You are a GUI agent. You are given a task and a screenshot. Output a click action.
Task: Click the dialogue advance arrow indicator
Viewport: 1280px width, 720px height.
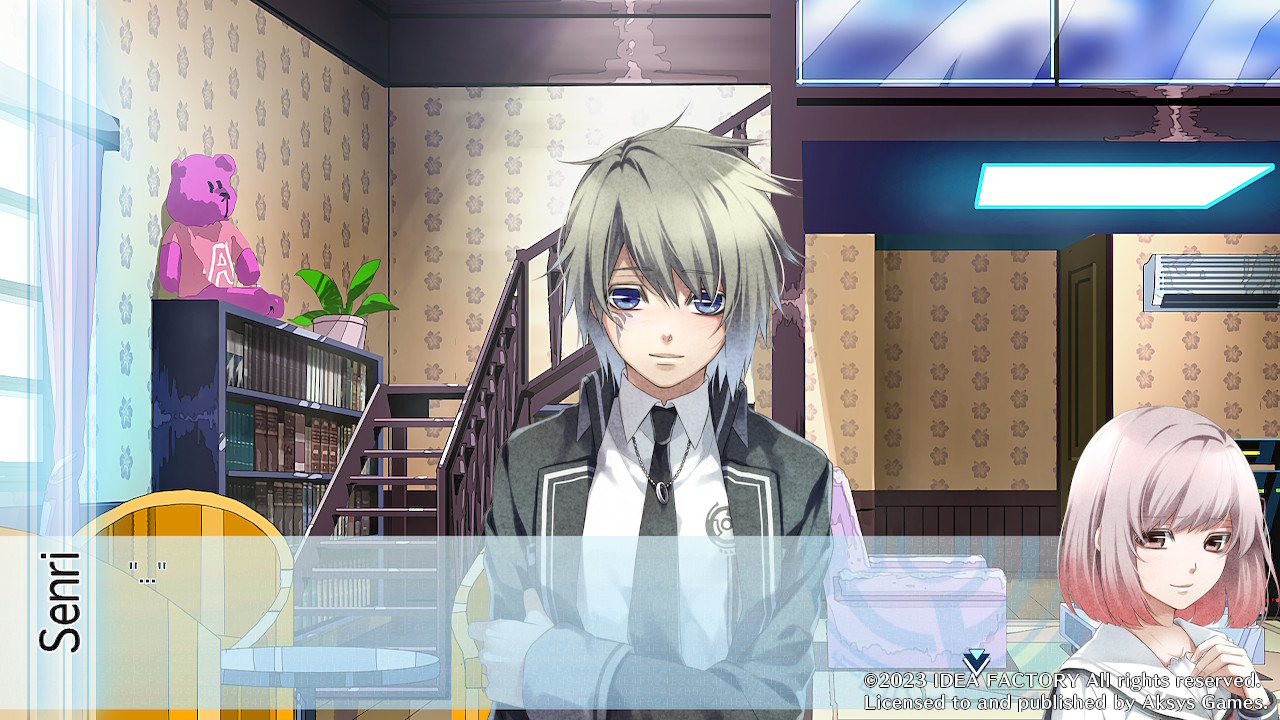pos(976,660)
